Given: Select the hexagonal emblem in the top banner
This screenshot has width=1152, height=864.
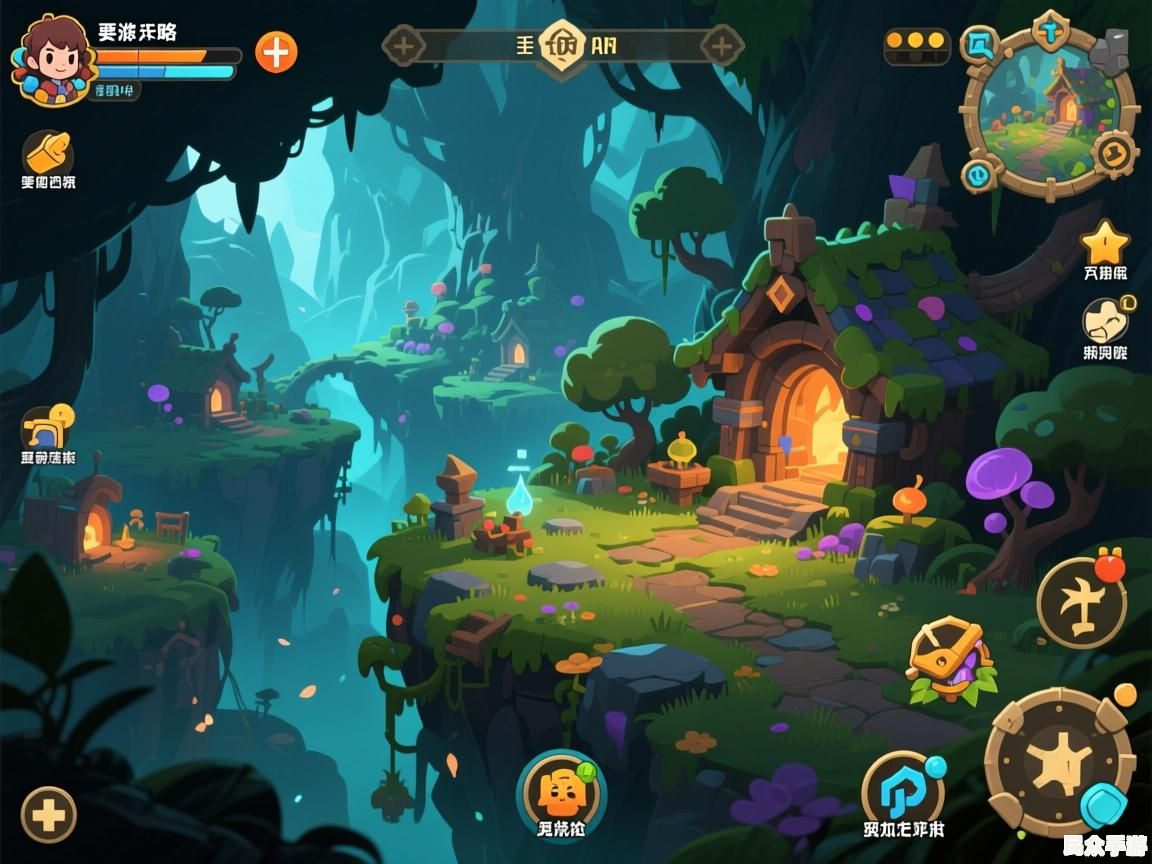Looking at the screenshot, I should (x=561, y=45).
